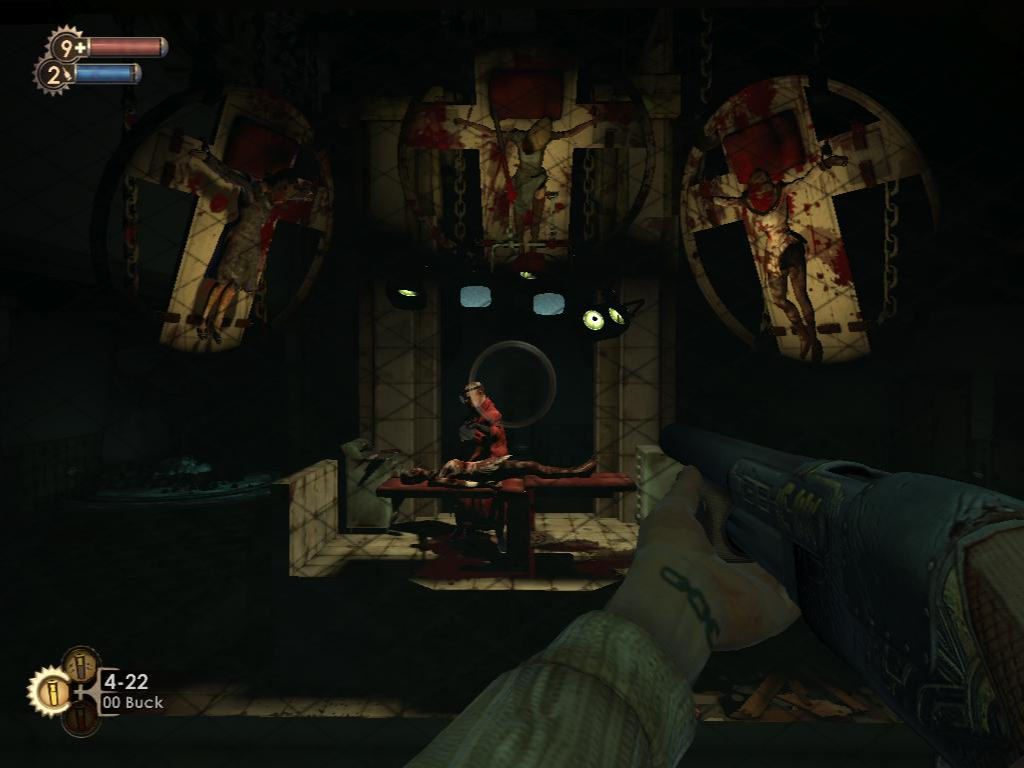Viewport: 1024px width, 768px height.
Task: Use a first aid kit from the 9+ icon
Action: (x=67, y=46)
